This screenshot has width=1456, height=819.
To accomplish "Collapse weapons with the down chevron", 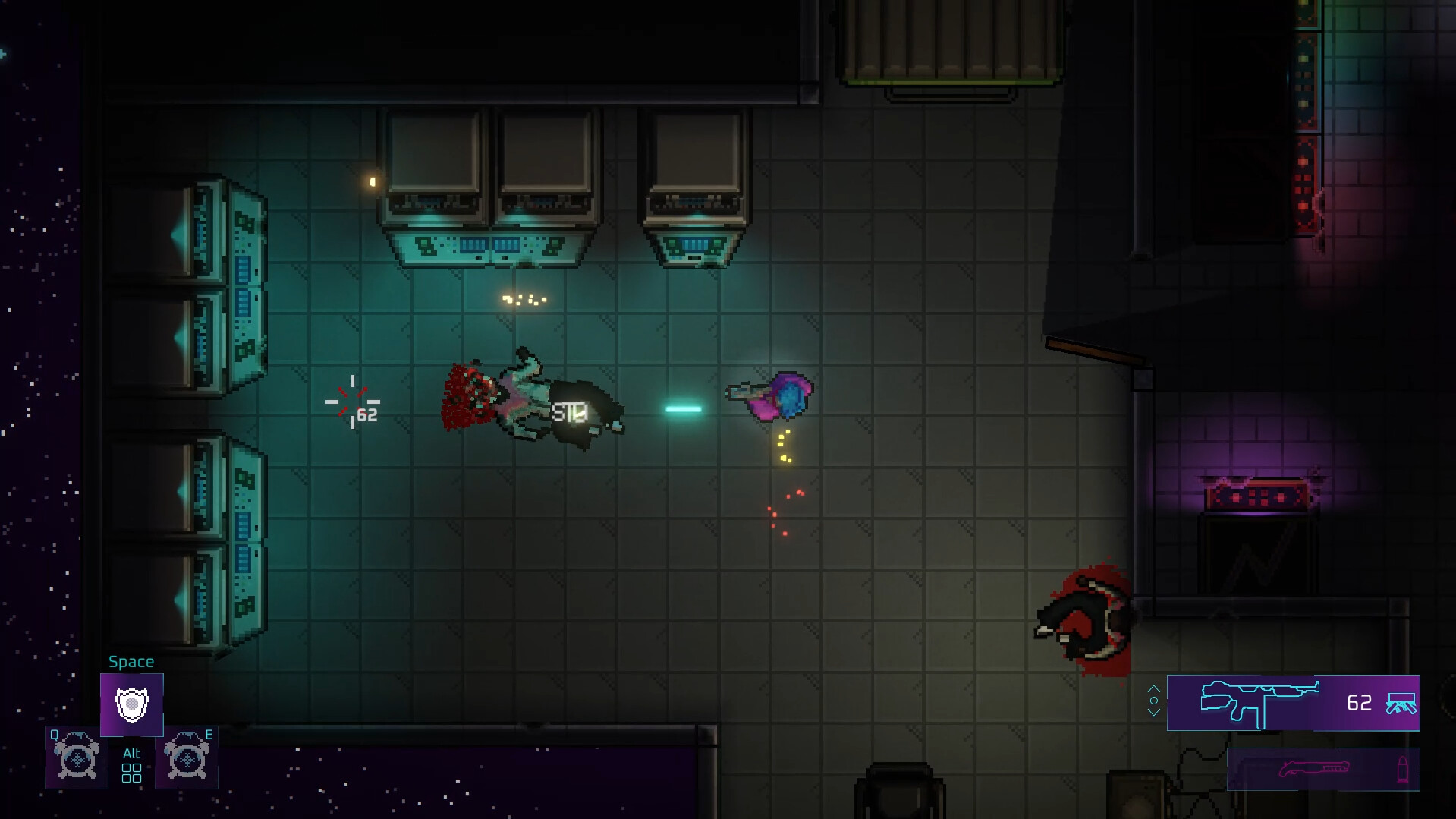I will 1154,713.
